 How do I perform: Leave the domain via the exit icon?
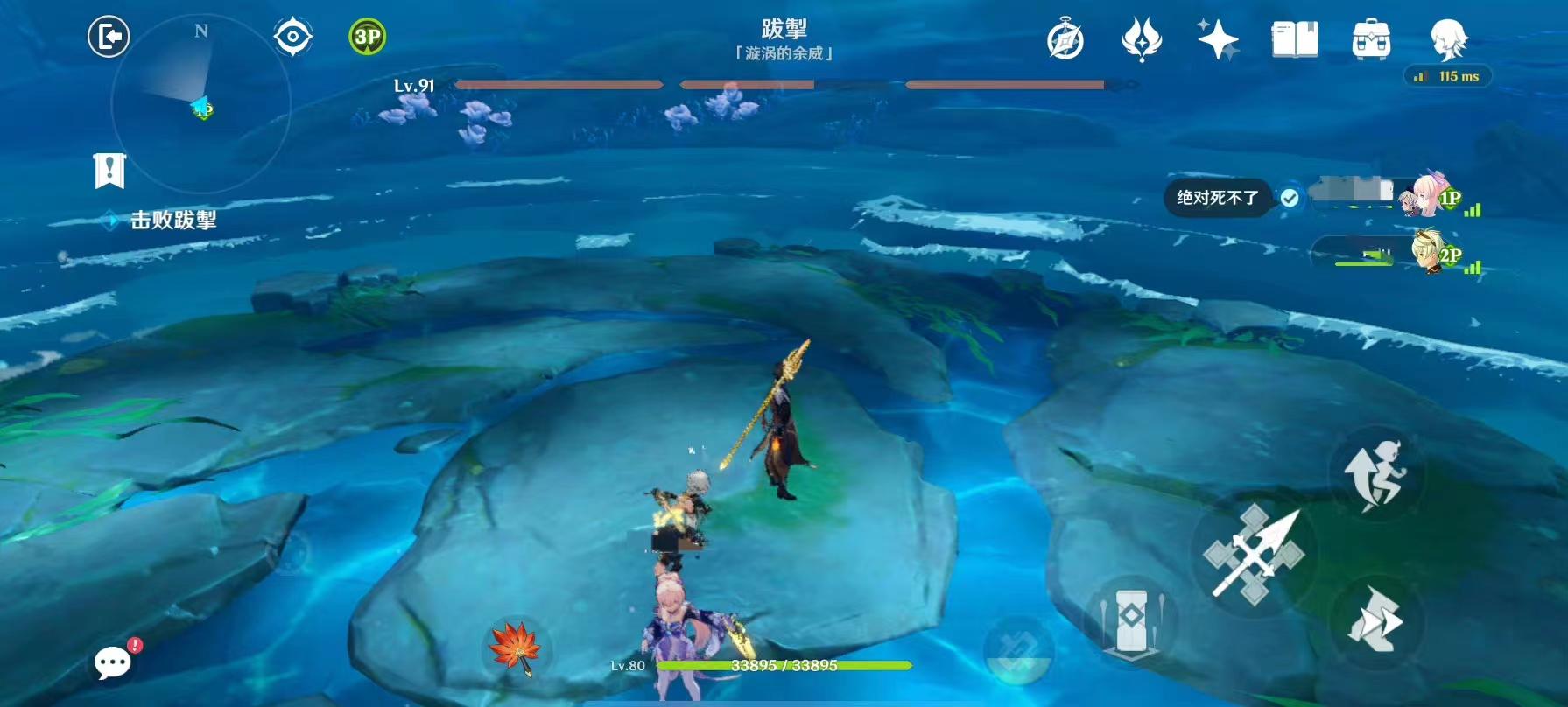[109, 37]
